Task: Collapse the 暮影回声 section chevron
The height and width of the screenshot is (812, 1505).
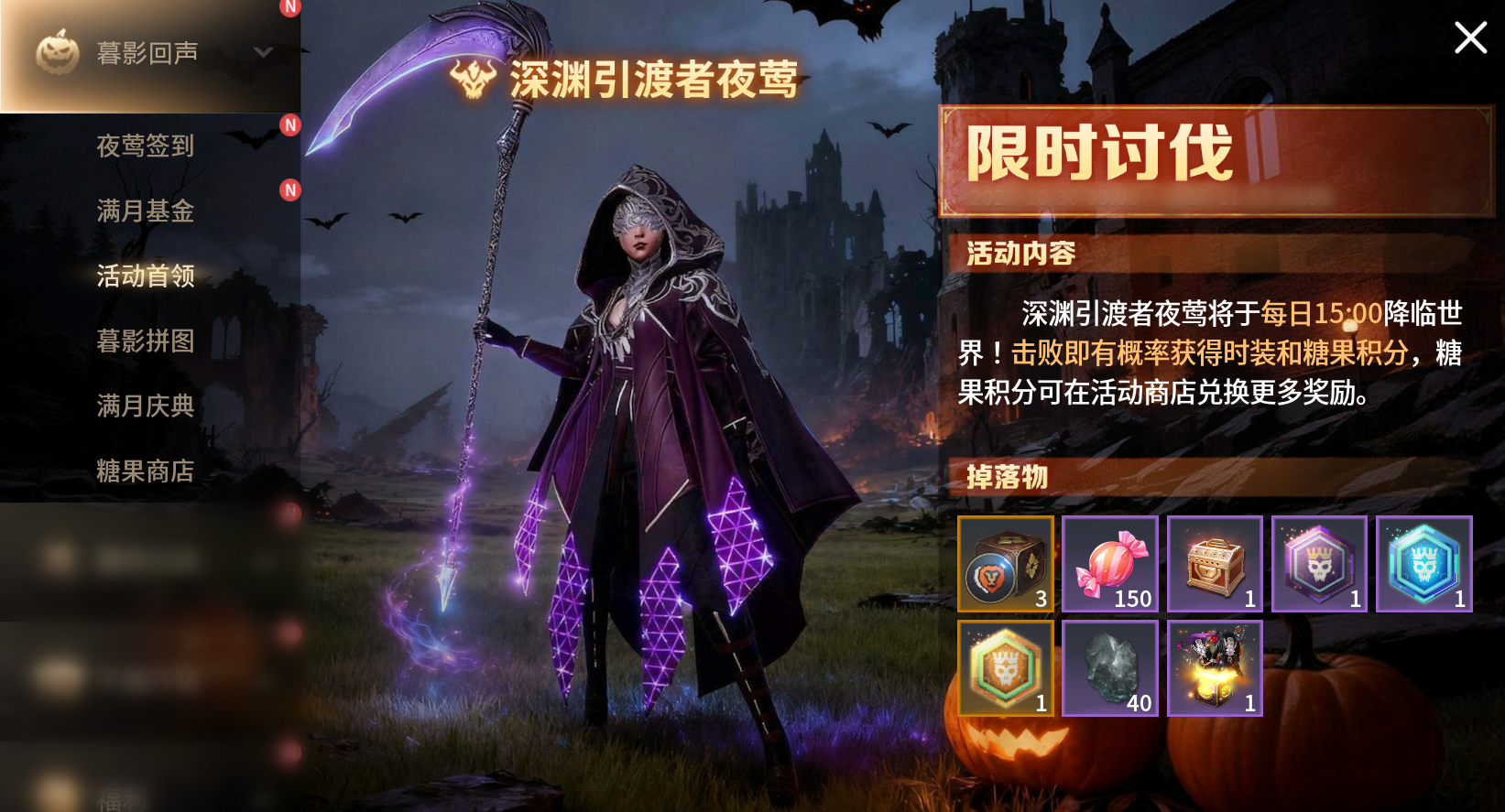Action: 265,54
